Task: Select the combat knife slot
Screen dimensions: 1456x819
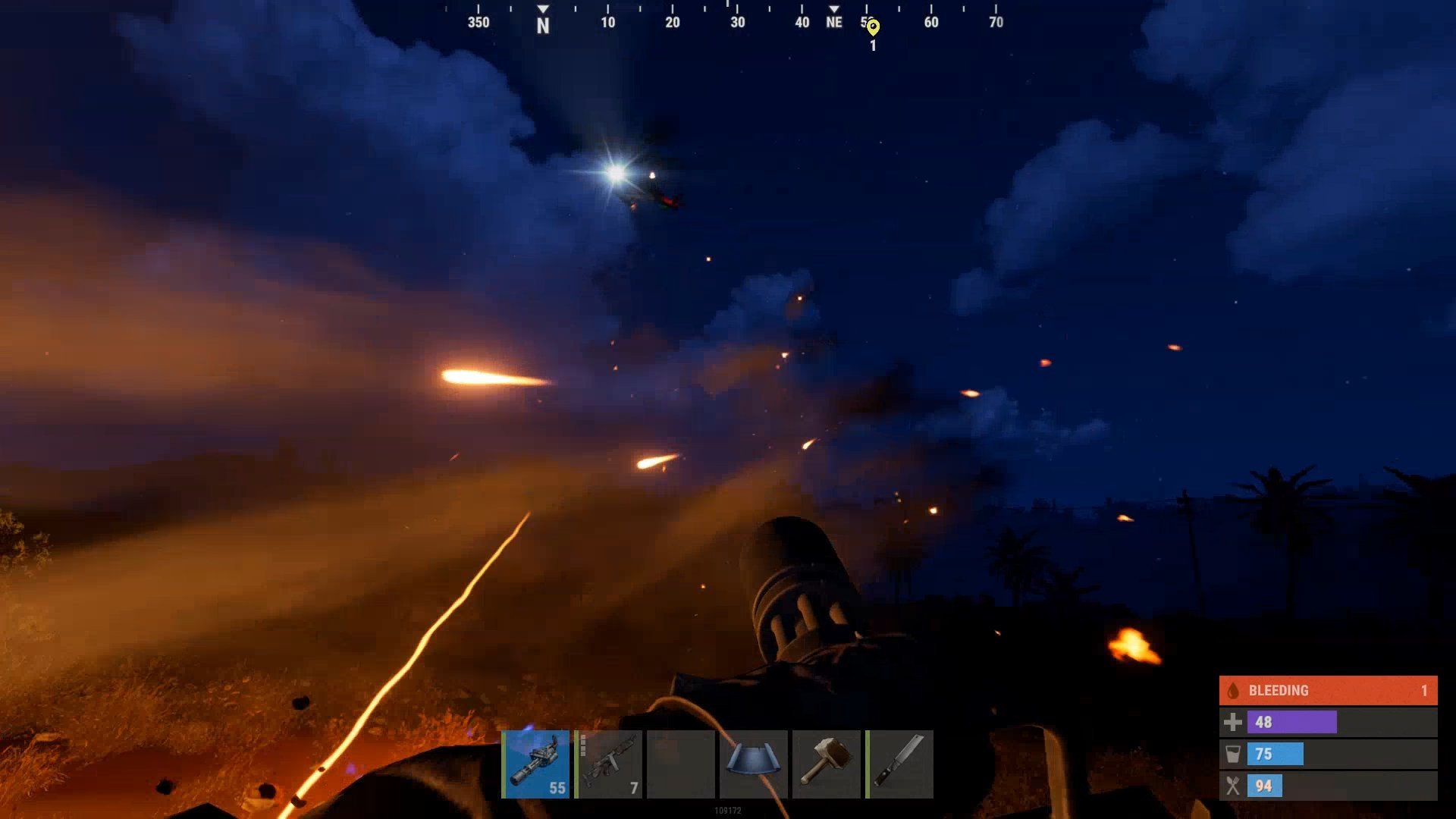Action: pyautogui.click(x=899, y=764)
